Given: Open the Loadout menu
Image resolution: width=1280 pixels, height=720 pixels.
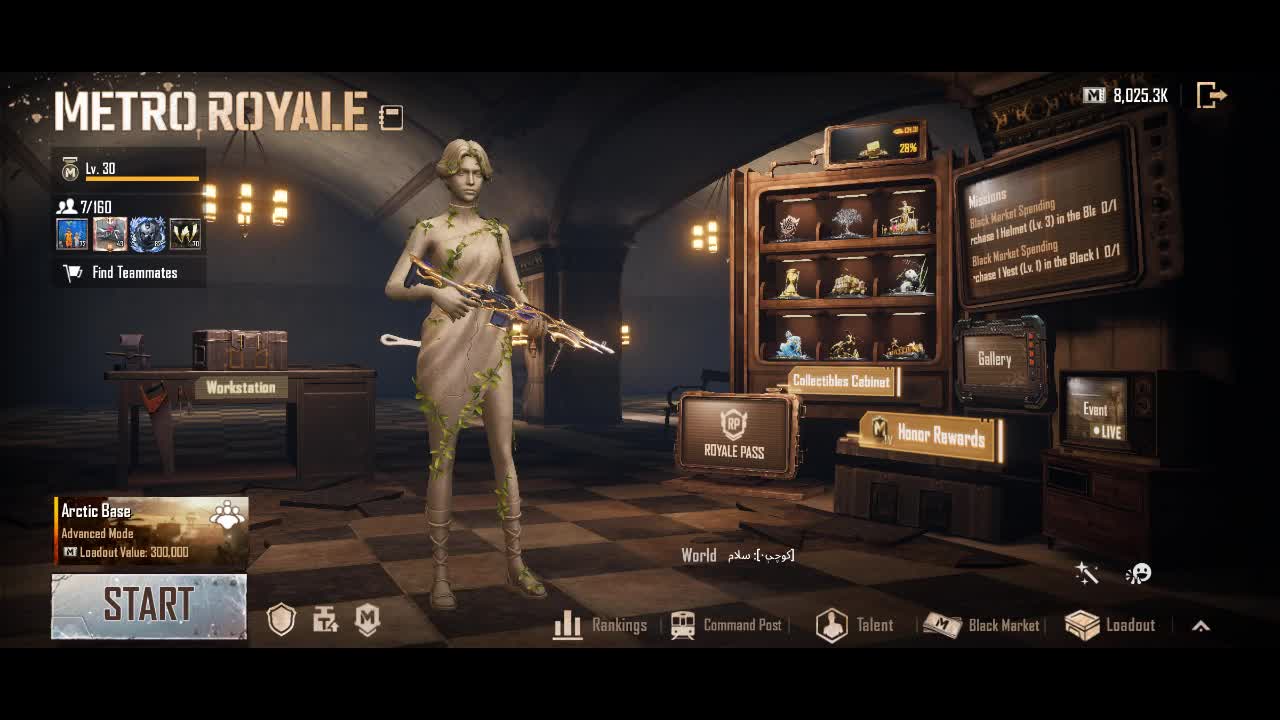Looking at the screenshot, I should [x=1111, y=626].
